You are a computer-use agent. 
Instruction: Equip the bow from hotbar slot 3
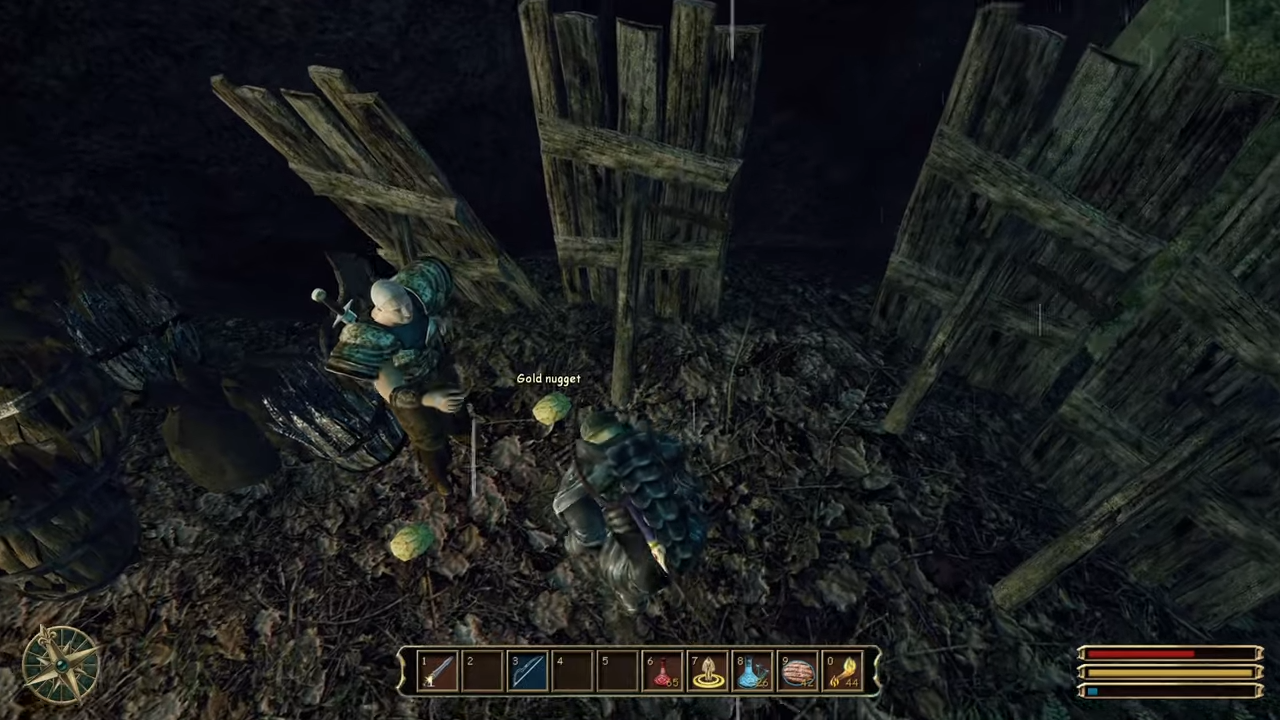pyautogui.click(x=528, y=670)
